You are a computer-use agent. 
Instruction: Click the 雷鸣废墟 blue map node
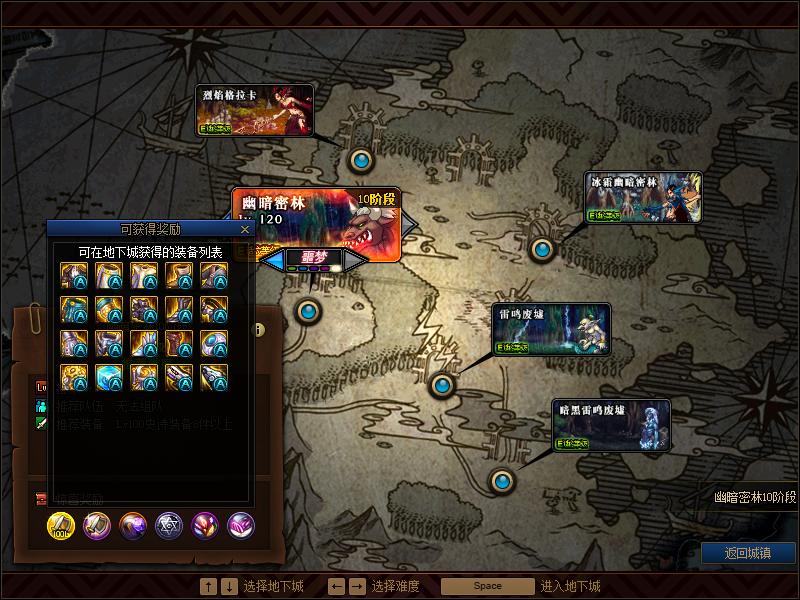442,384
